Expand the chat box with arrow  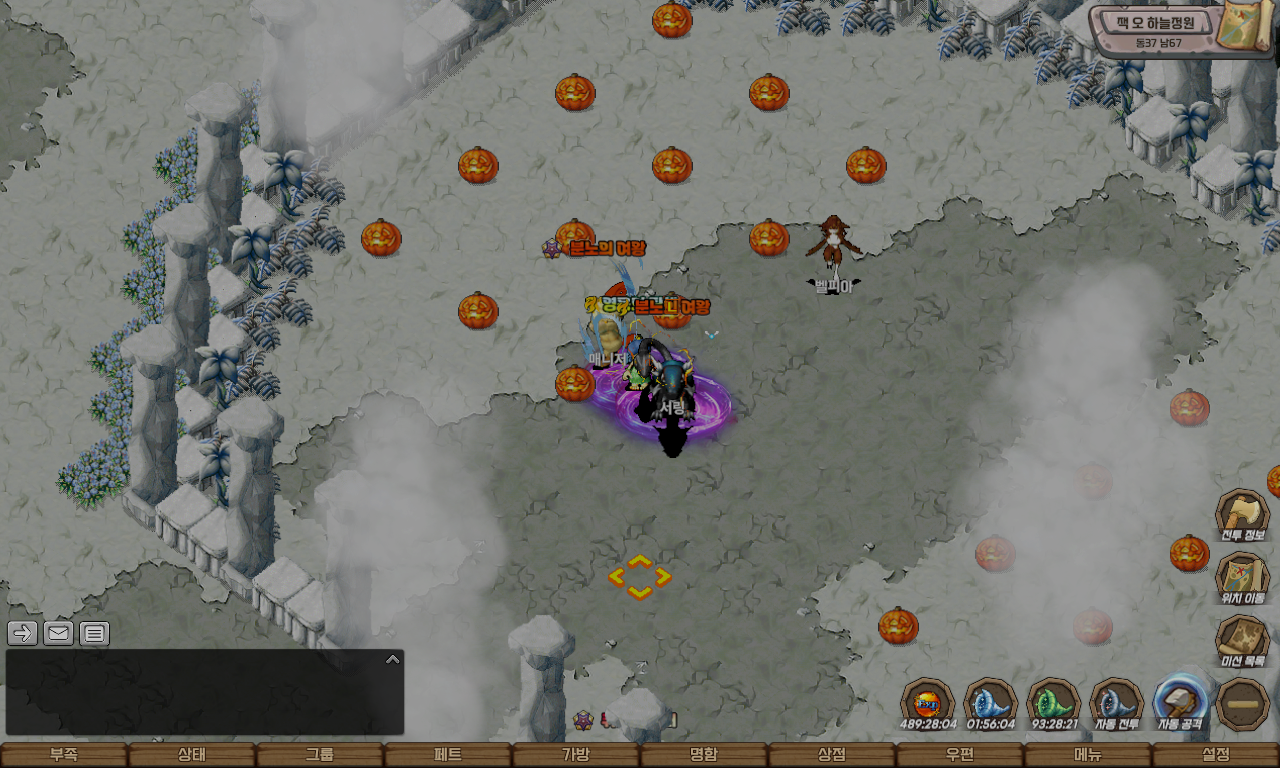coord(393,659)
